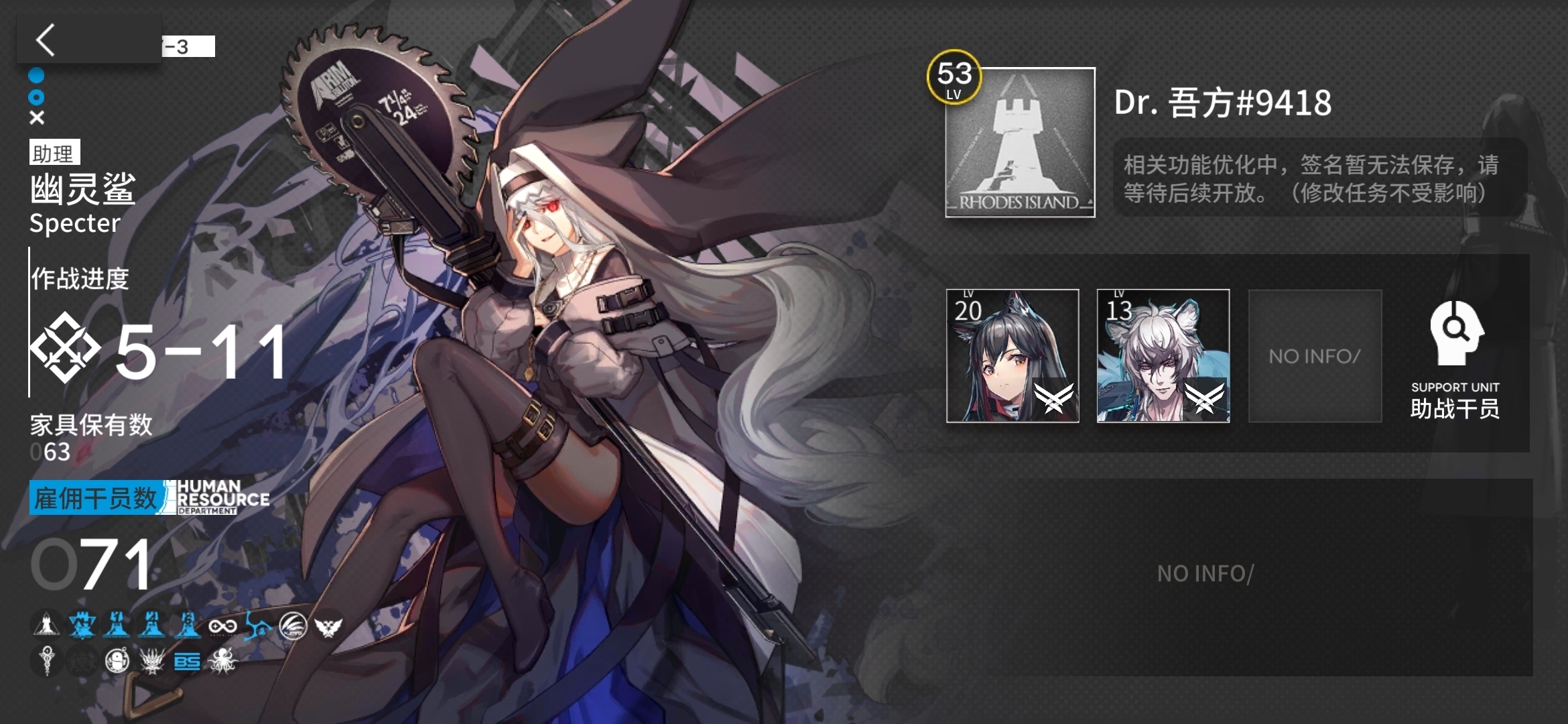This screenshot has height=724, width=1568.
Task: Click the infinity symbol faction icon
Action: (222, 627)
